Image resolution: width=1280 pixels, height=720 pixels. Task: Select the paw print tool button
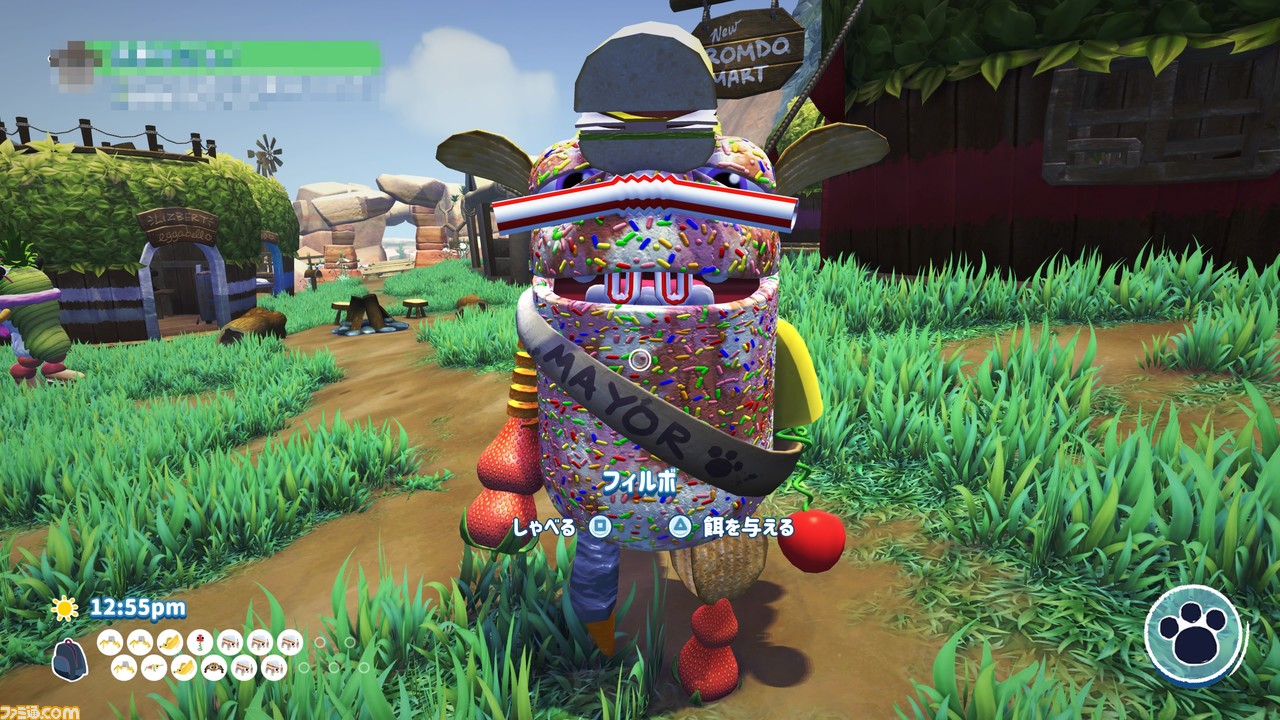pyautogui.click(x=1195, y=635)
